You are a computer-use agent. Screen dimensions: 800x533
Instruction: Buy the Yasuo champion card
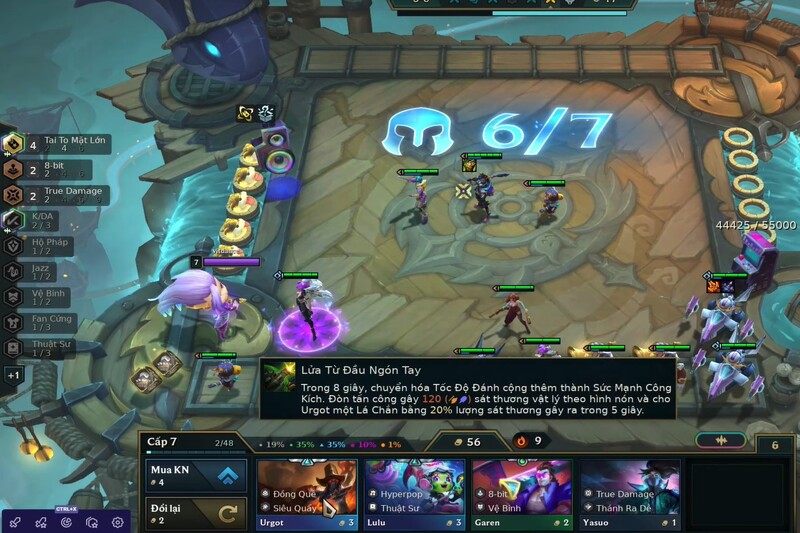630,494
